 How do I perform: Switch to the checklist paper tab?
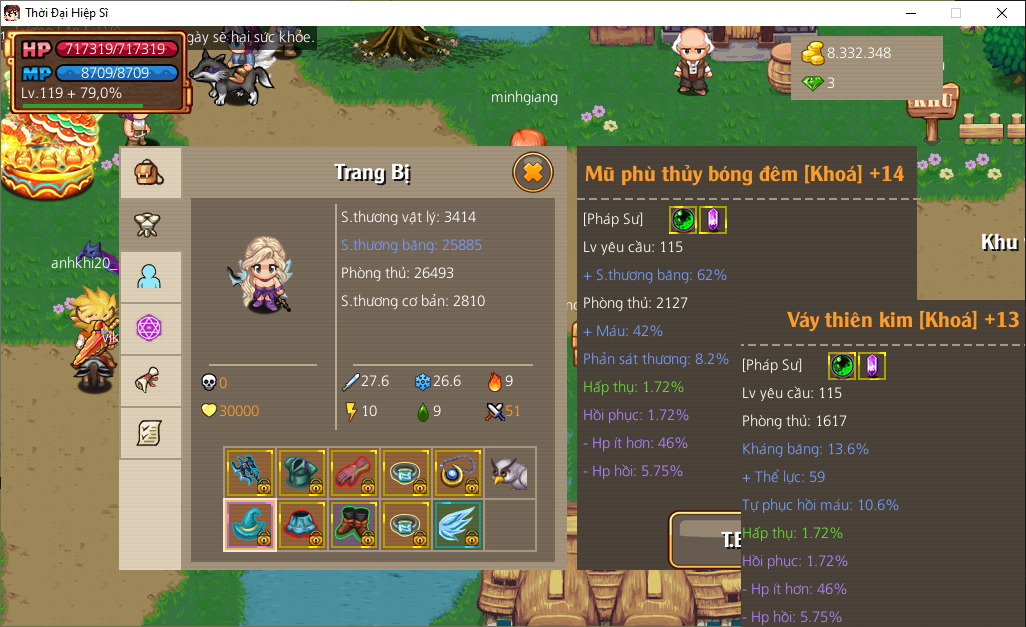click(x=150, y=433)
